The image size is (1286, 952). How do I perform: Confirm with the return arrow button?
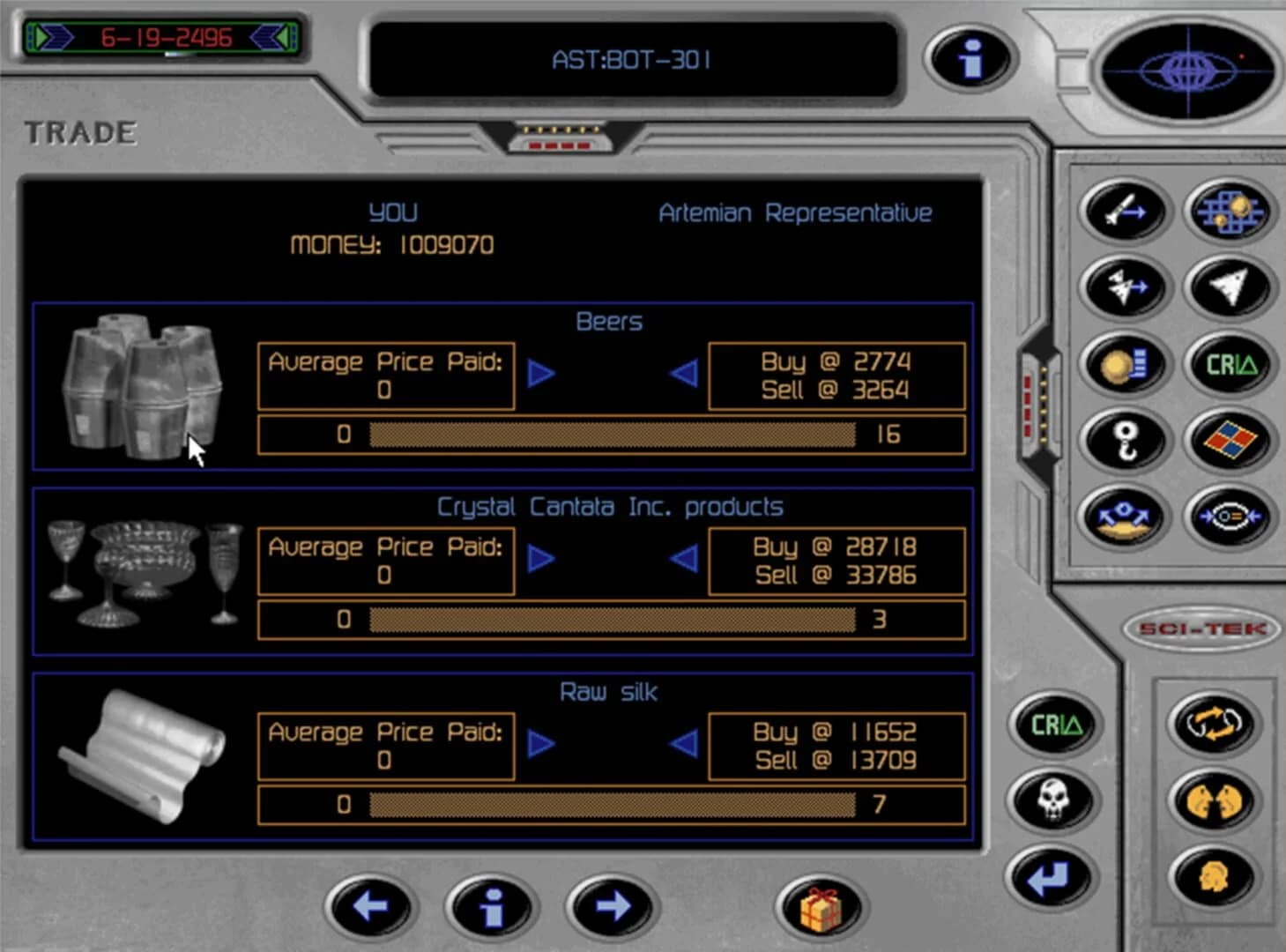pyautogui.click(x=1053, y=877)
